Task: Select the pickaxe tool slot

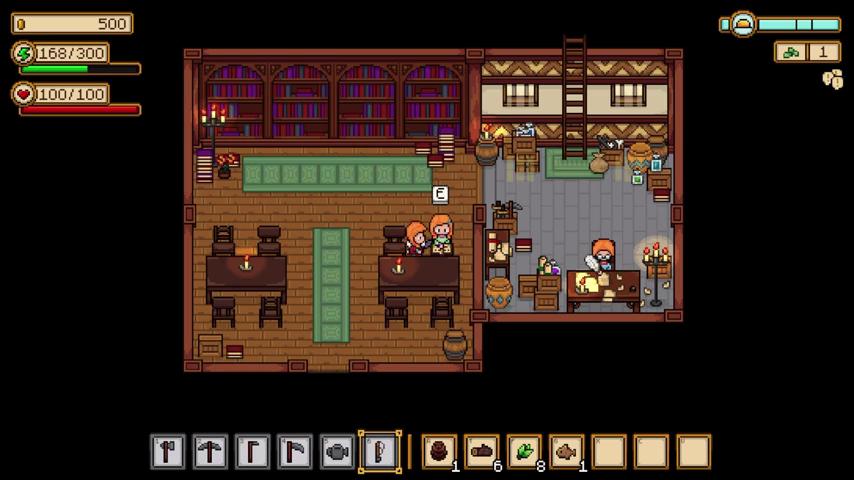Action: point(210,452)
